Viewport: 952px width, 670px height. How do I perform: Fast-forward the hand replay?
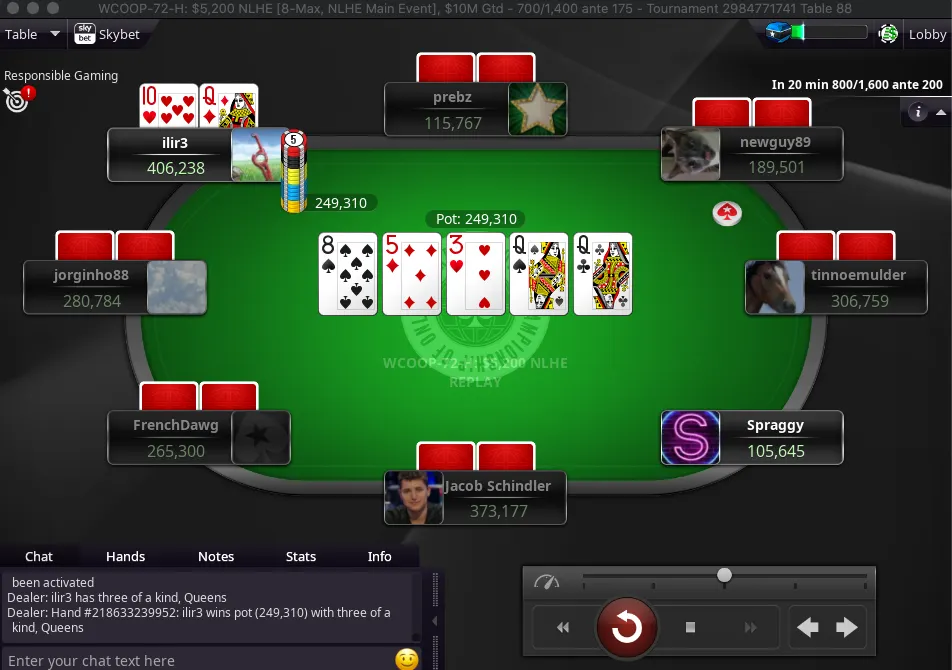pos(751,627)
